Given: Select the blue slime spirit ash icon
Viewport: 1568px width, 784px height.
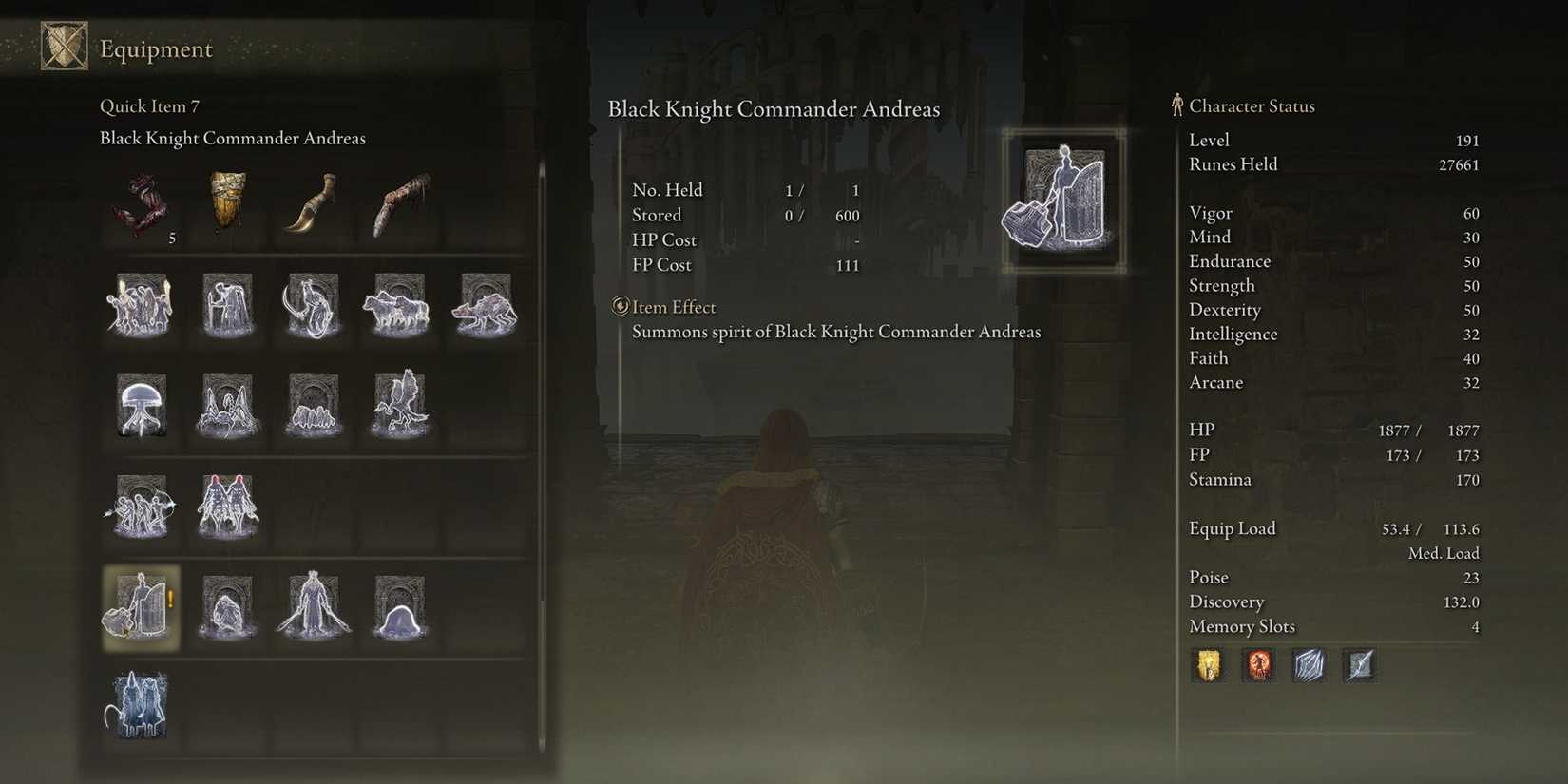Looking at the screenshot, I should tap(397, 606).
